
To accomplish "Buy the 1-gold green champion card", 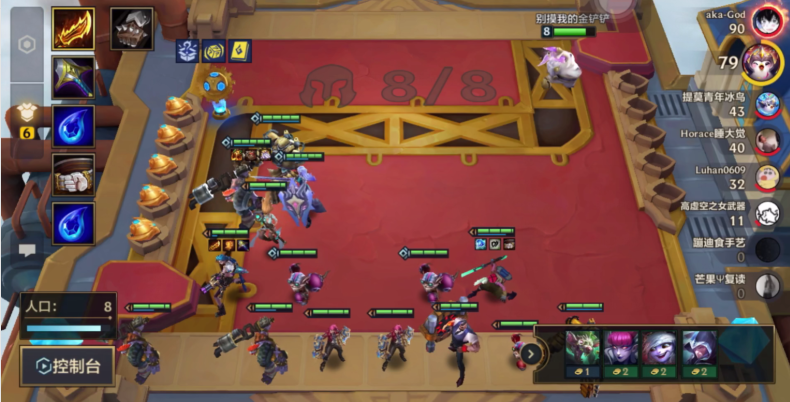I will point(583,352).
